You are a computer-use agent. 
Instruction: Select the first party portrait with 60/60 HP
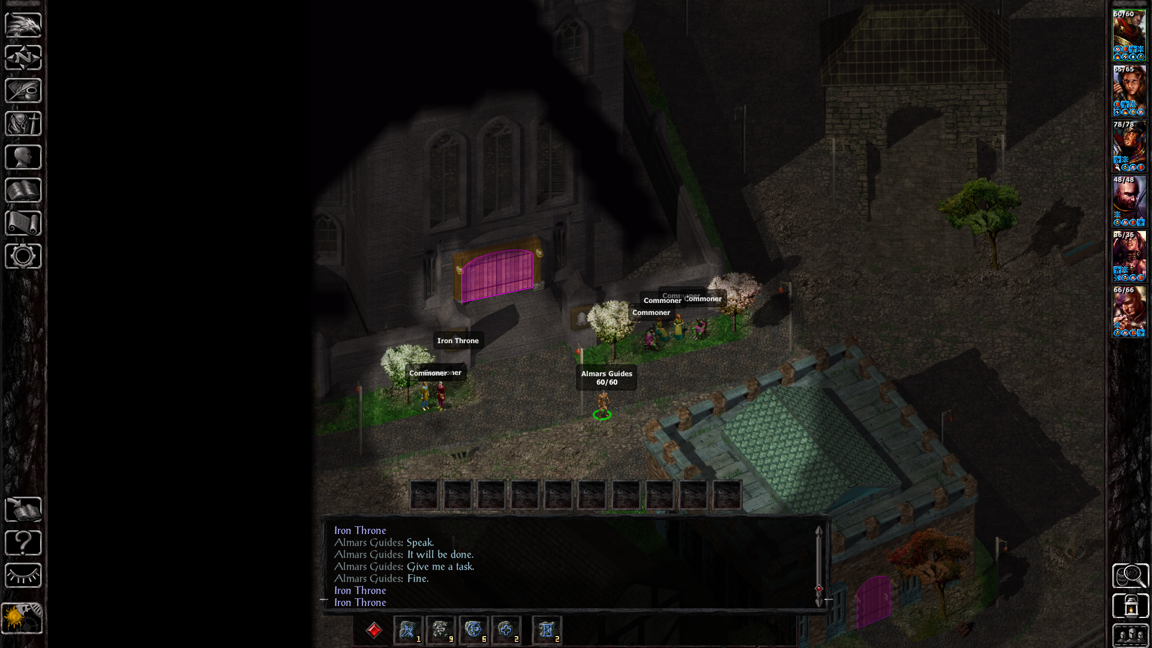(x=1129, y=36)
